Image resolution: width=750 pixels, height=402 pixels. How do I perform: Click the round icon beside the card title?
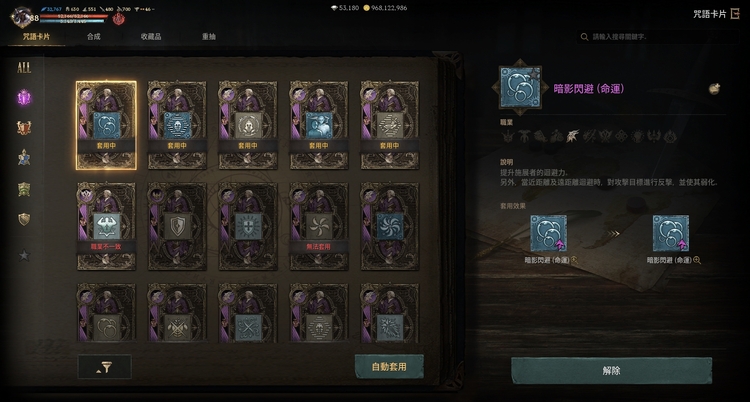pyautogui.click(x=715, y=89)
